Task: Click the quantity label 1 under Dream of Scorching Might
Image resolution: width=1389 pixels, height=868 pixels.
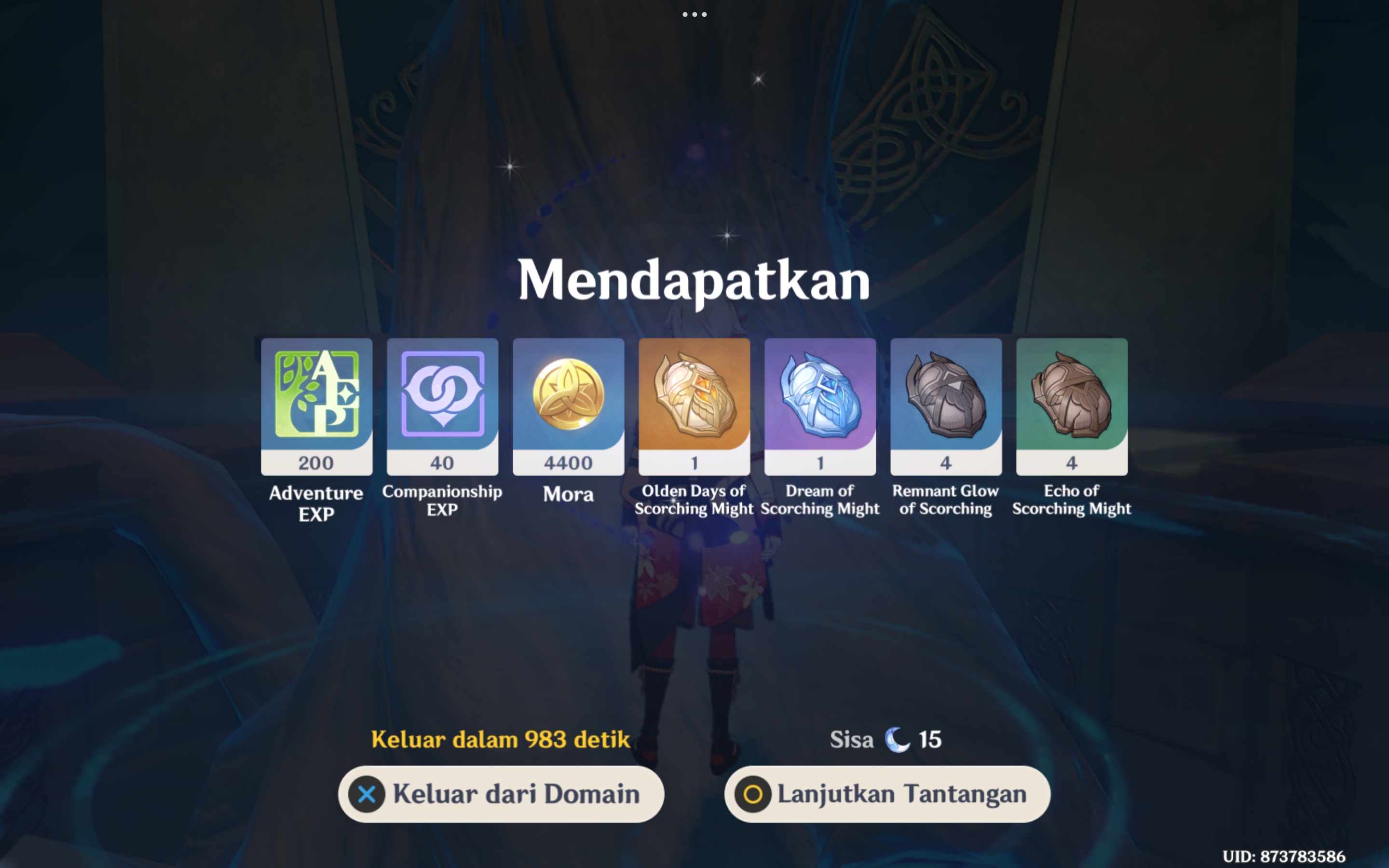Action: click(x=819, y=462)
